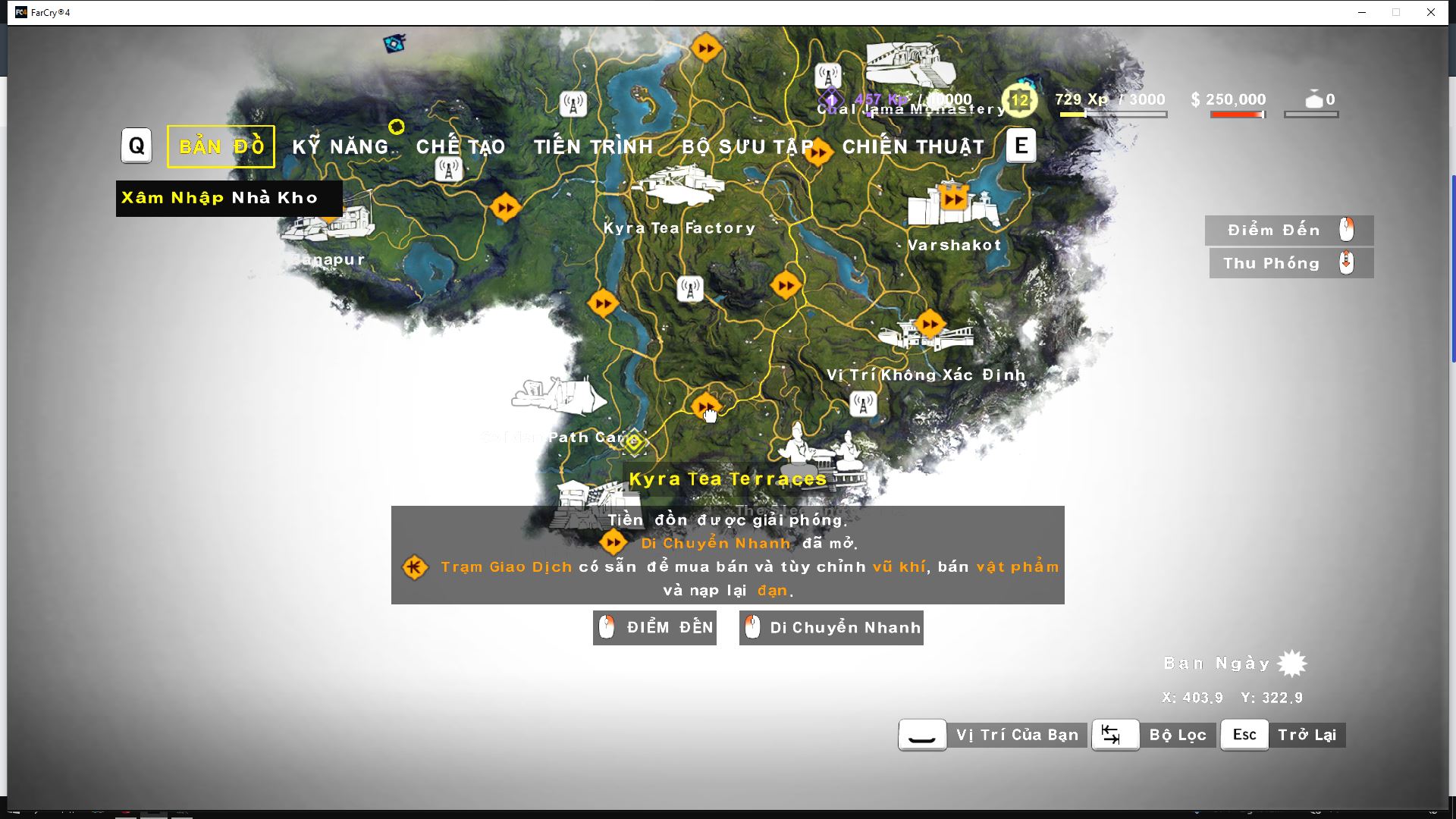Switch to the BỘ SƯU TẬP tab
Image resolution: width=1456 pixels, height=819 pixels.
click(748, 148)
